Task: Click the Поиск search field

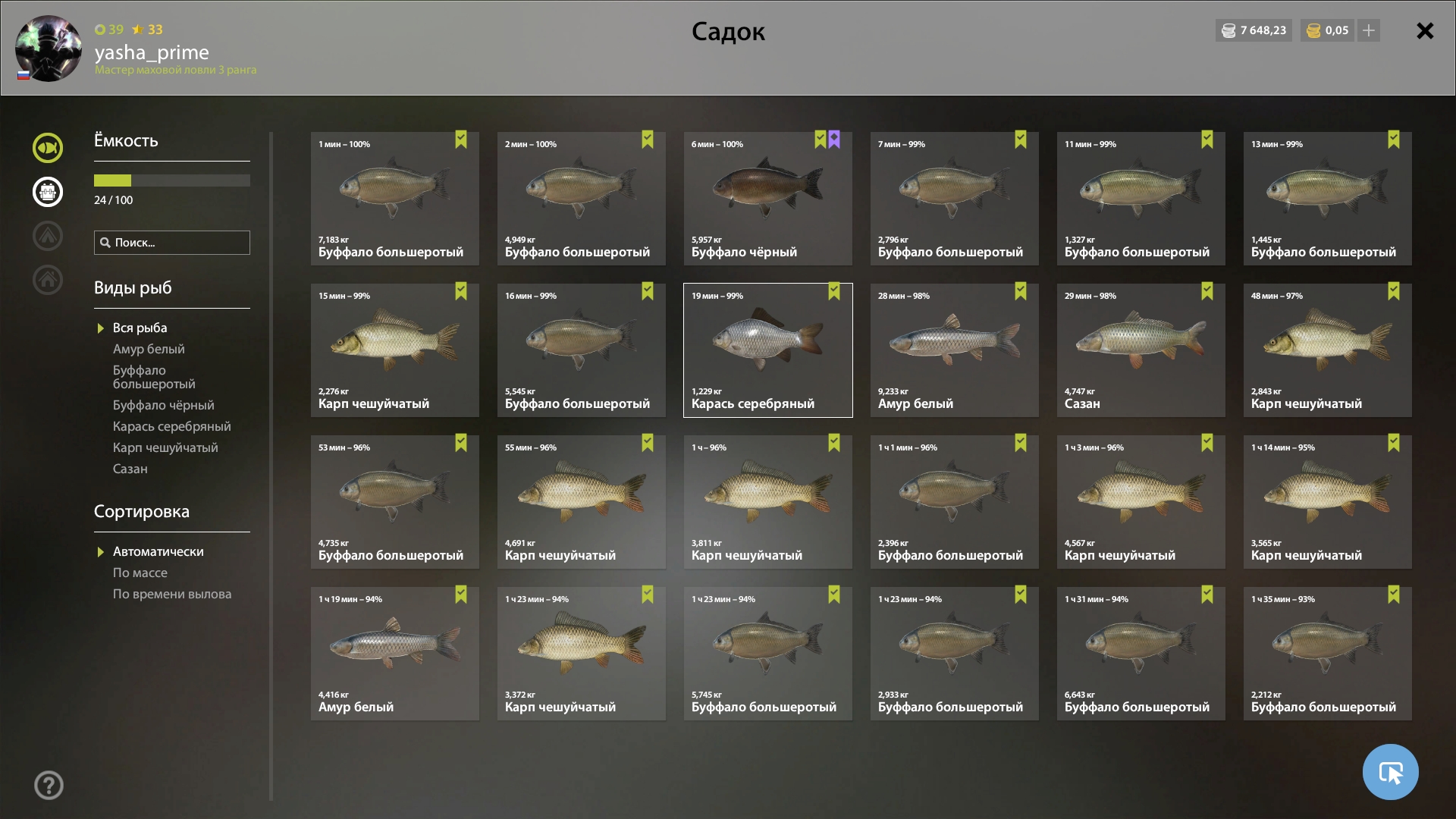Action: pyautogui.click(x=172, y=243)
